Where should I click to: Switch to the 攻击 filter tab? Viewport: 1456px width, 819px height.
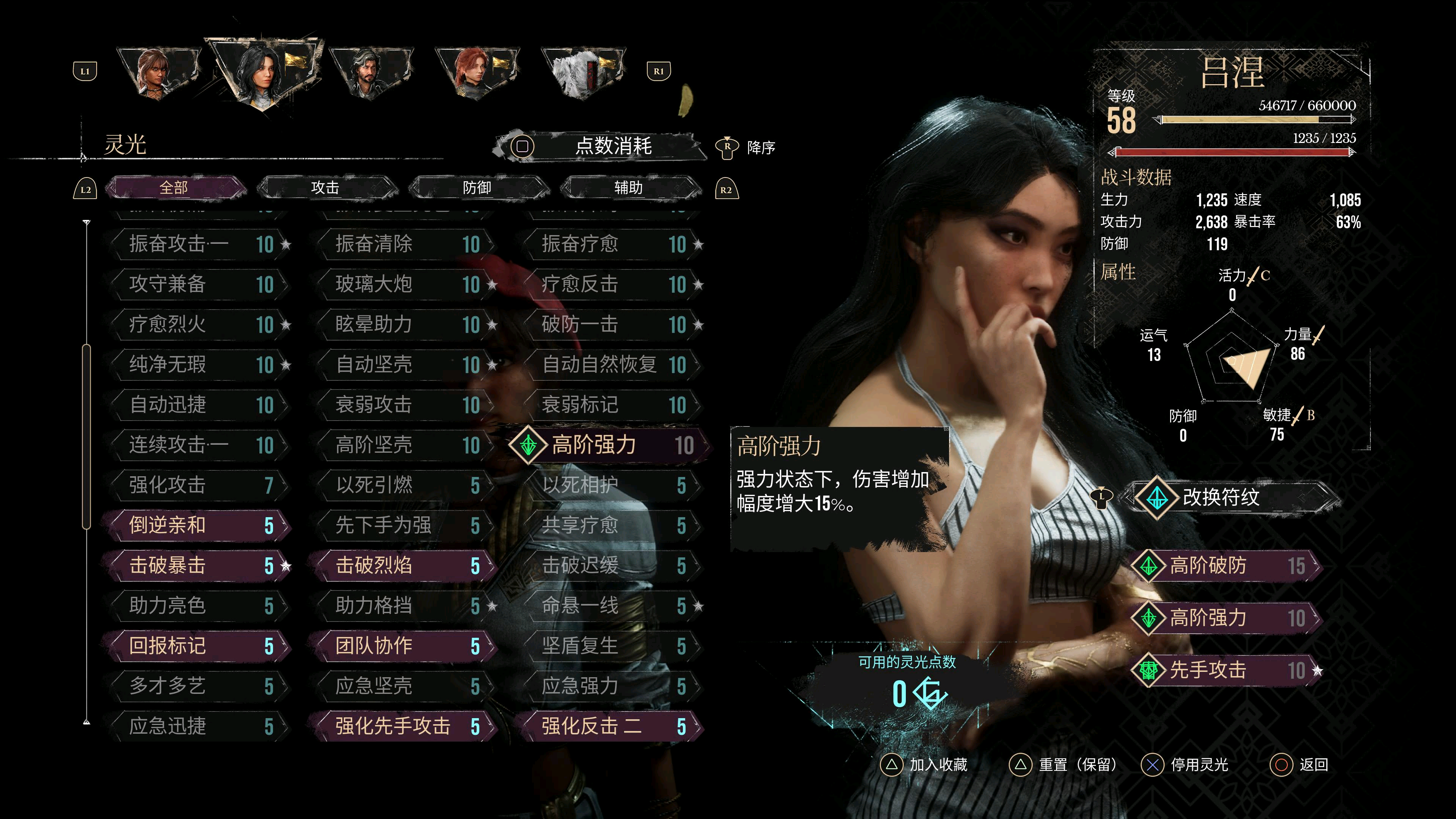click(326, 188)
